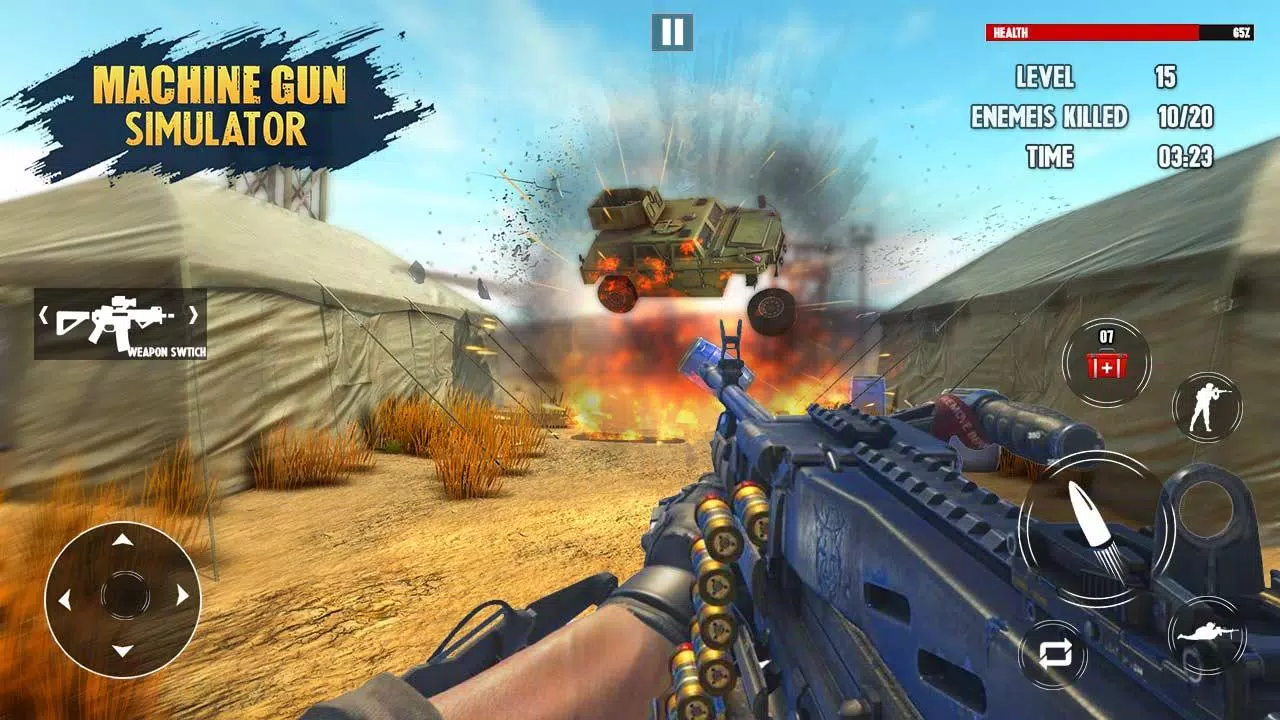Viewport: 1280px width, 720px height.
Task: Pause the game with the pause button
Action: (672, 32)
